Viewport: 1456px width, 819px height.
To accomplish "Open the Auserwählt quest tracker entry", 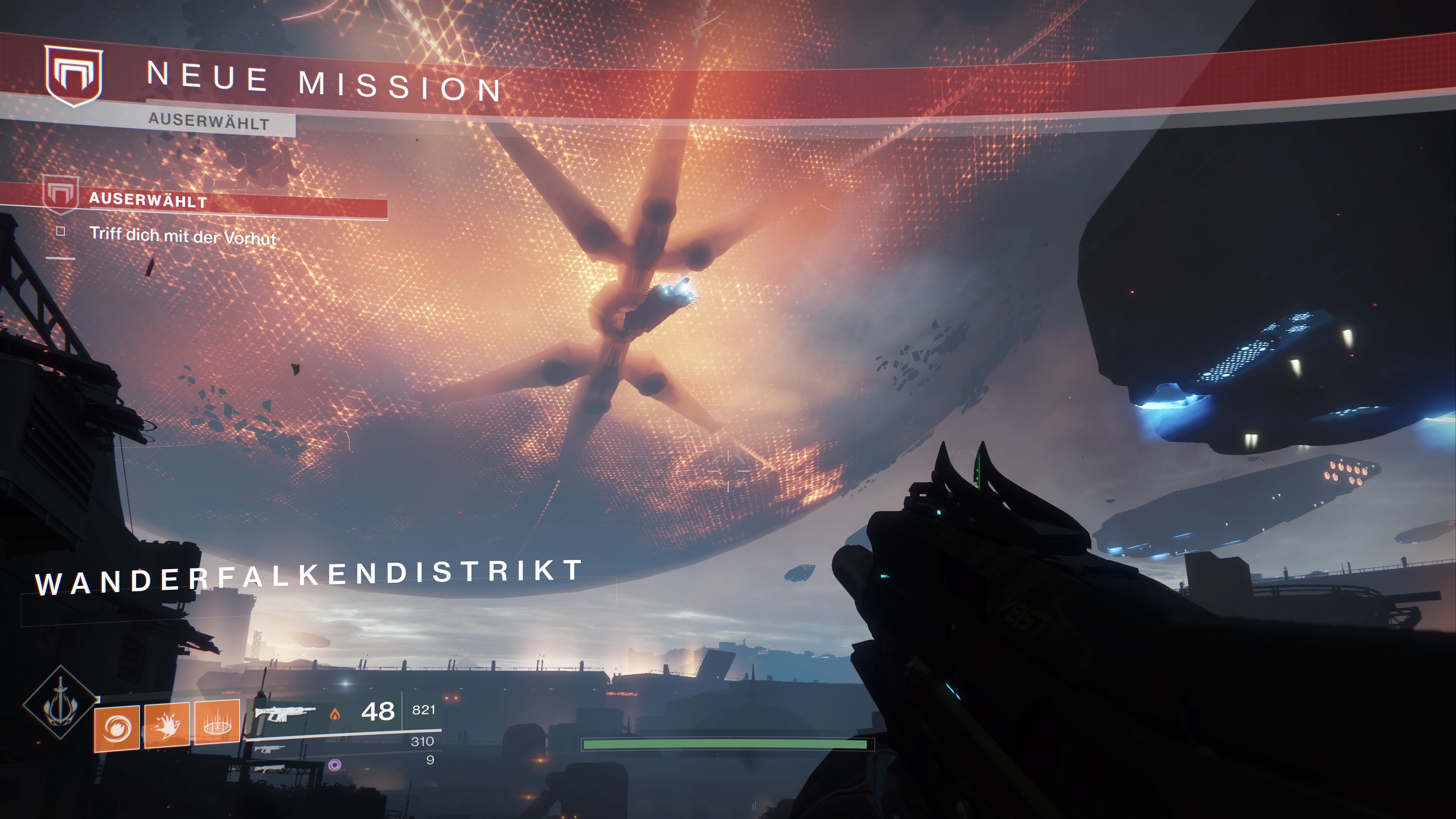I will (x=148, y=200).
